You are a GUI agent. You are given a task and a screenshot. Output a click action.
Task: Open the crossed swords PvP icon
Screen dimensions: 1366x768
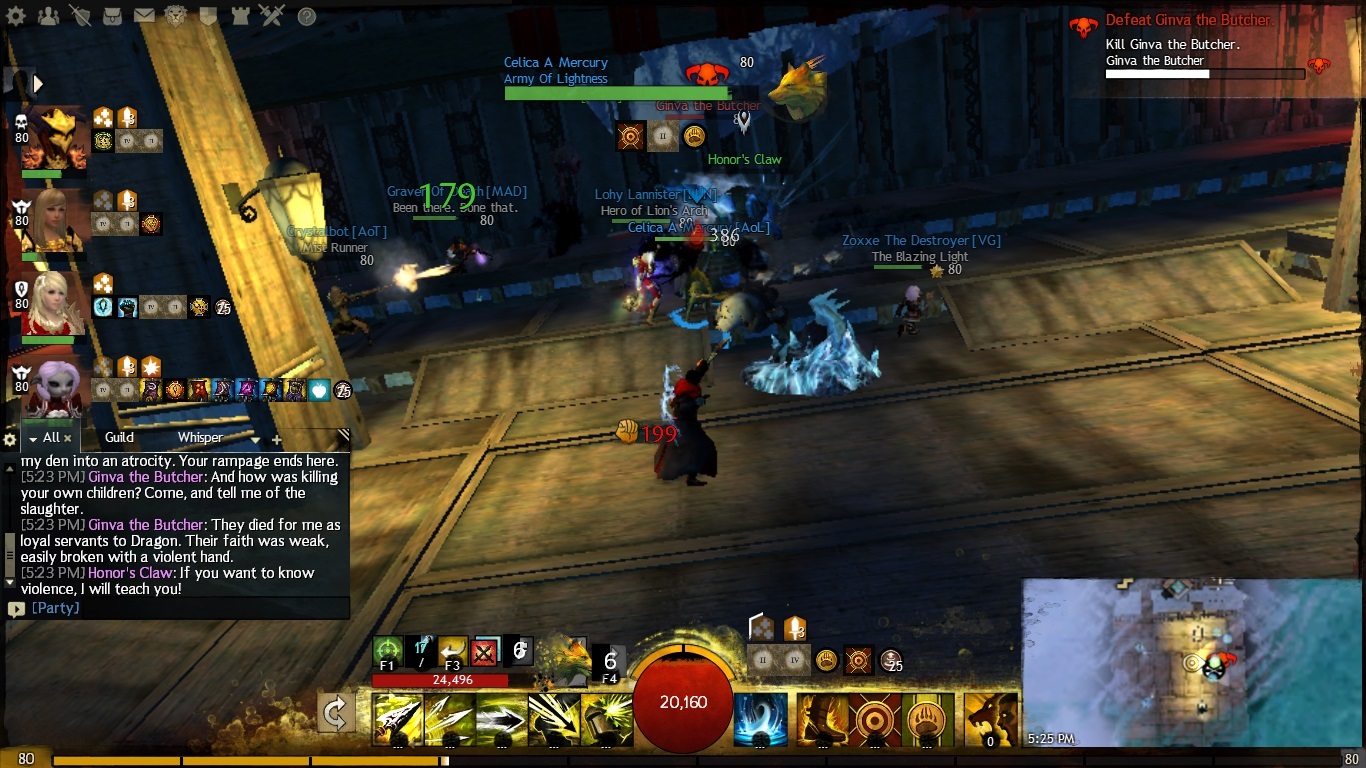click(271, 16)
